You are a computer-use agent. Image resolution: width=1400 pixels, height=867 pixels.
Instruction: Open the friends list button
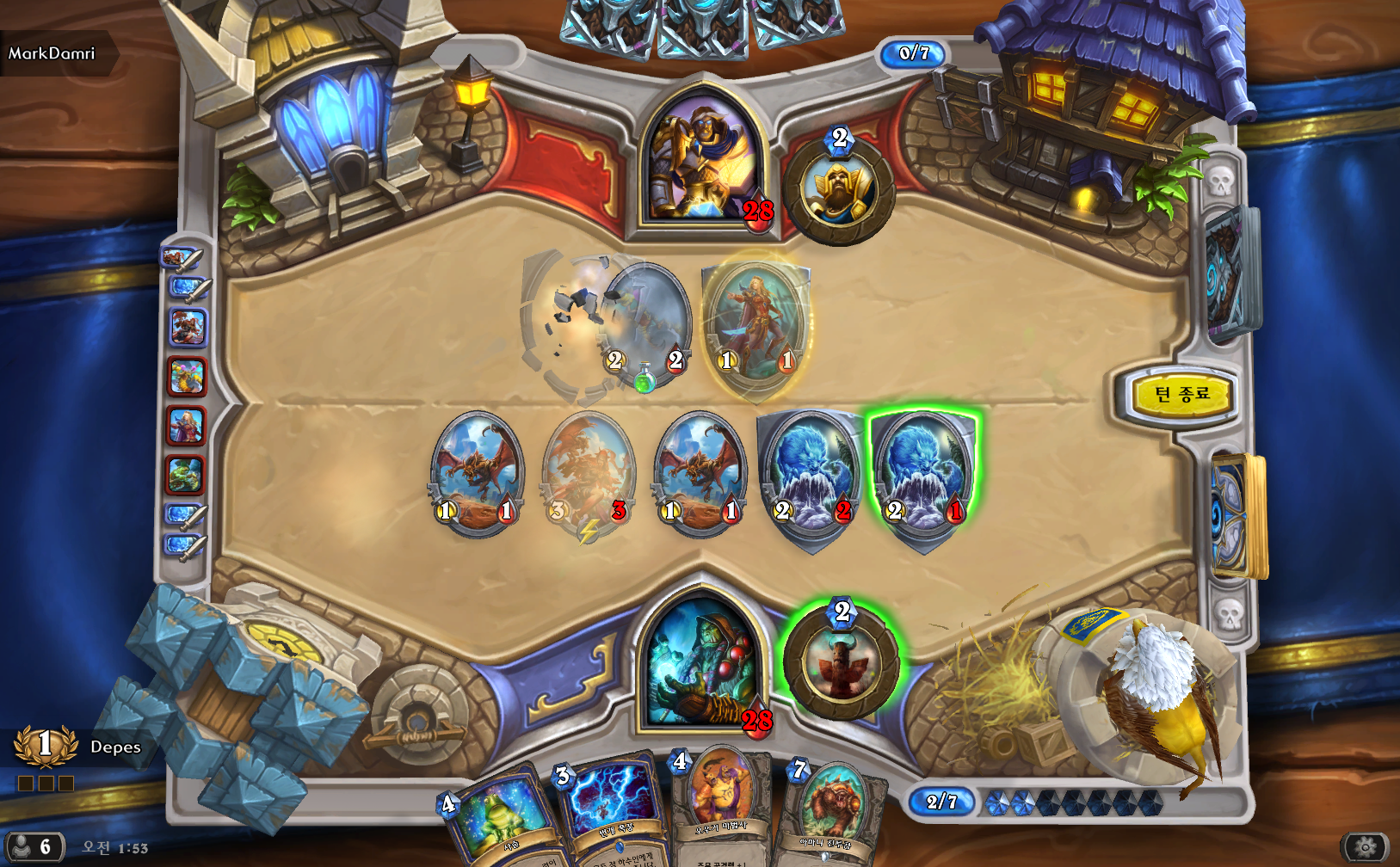click(34, 847)
